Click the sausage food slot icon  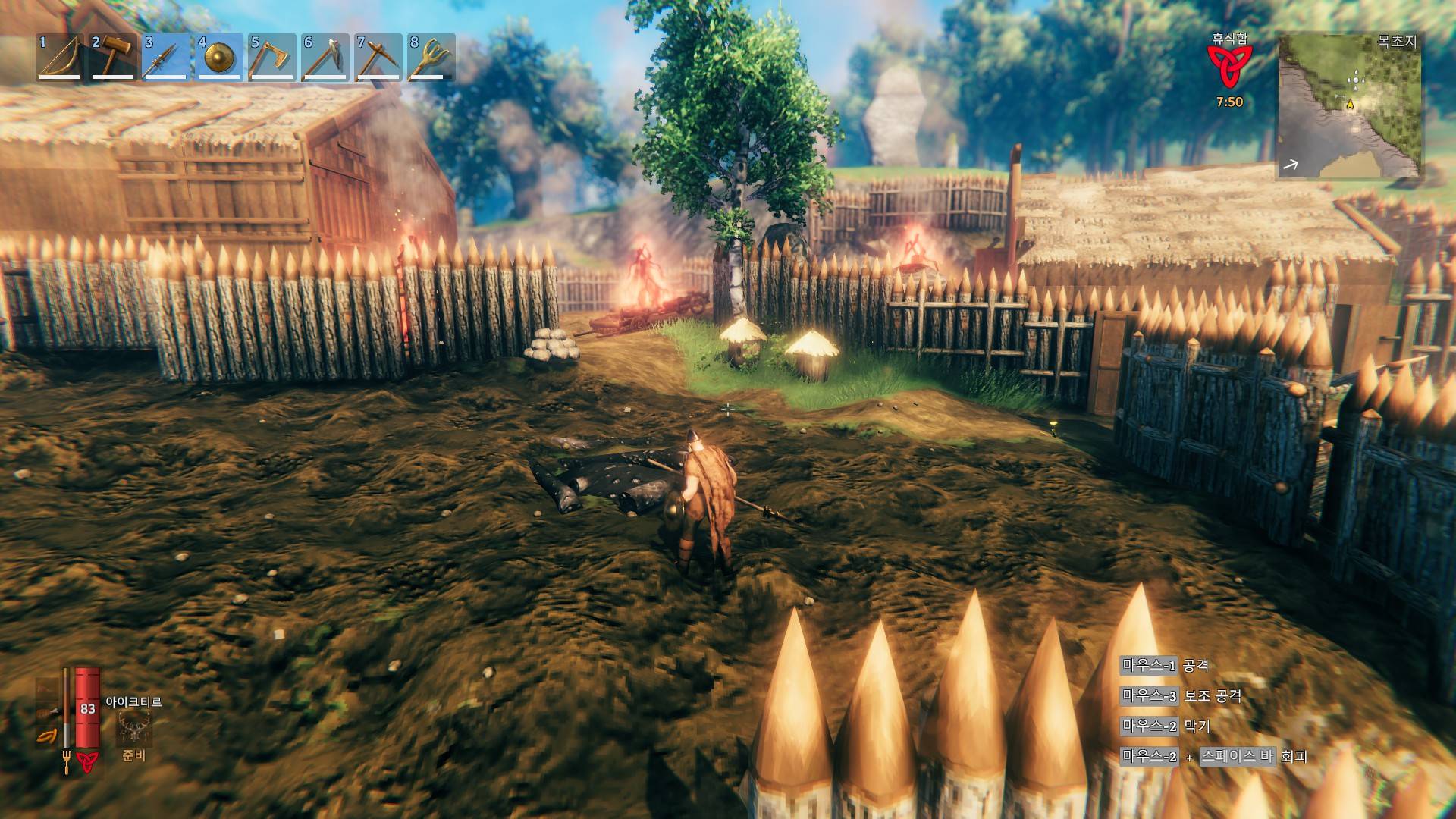coord(46,737)
